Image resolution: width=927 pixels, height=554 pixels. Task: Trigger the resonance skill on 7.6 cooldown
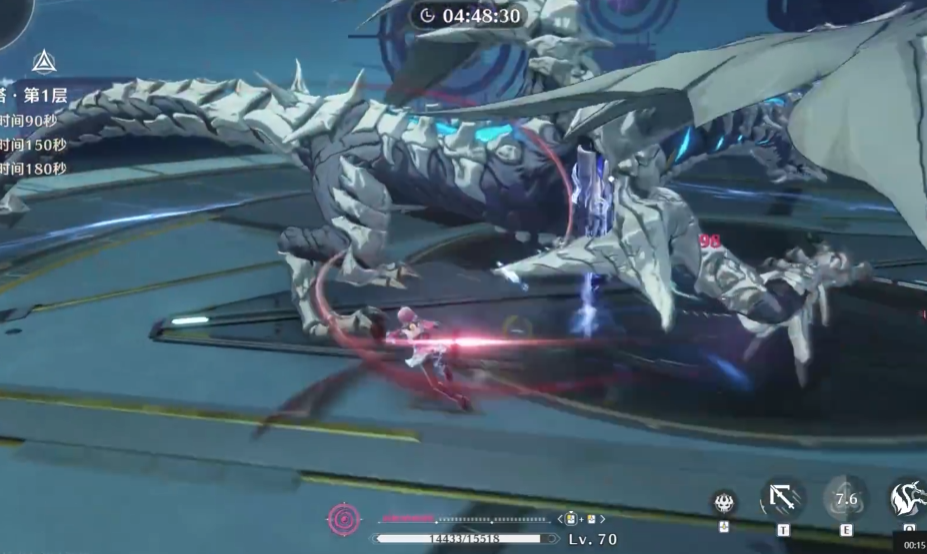[x=846, y=498]
